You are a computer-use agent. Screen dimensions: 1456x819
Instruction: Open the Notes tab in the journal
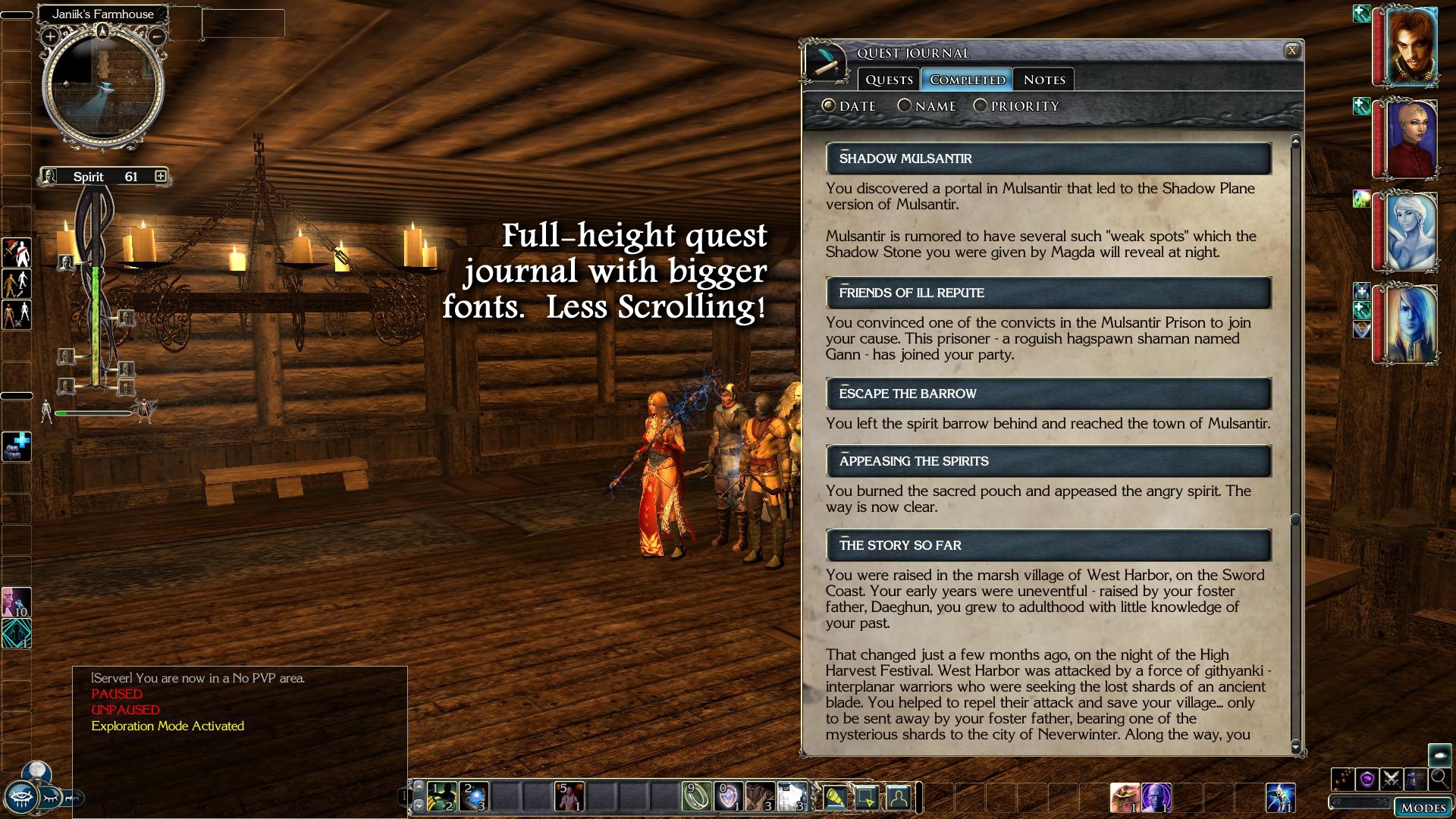(x=1043, y=80)
